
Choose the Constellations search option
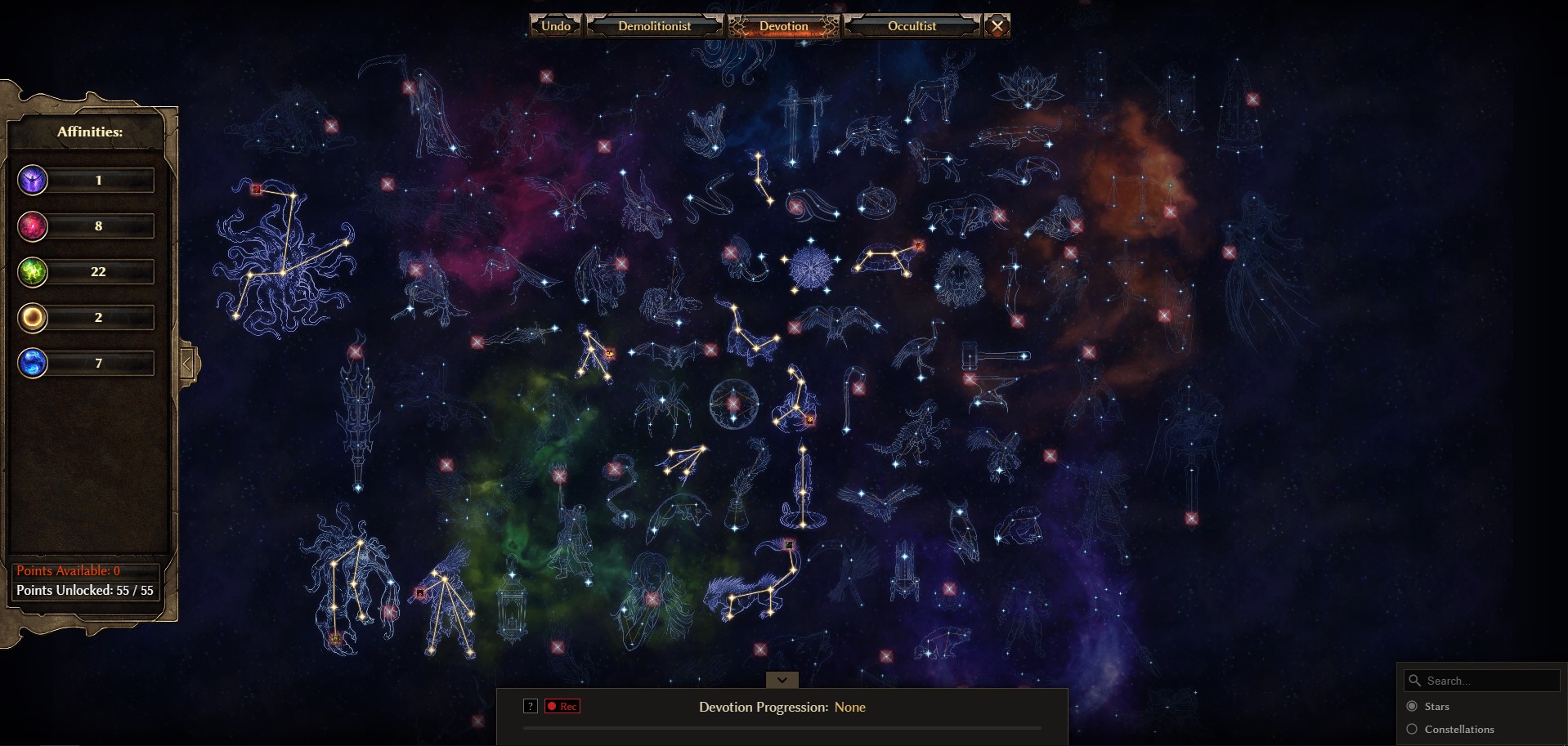(1412, 729)
